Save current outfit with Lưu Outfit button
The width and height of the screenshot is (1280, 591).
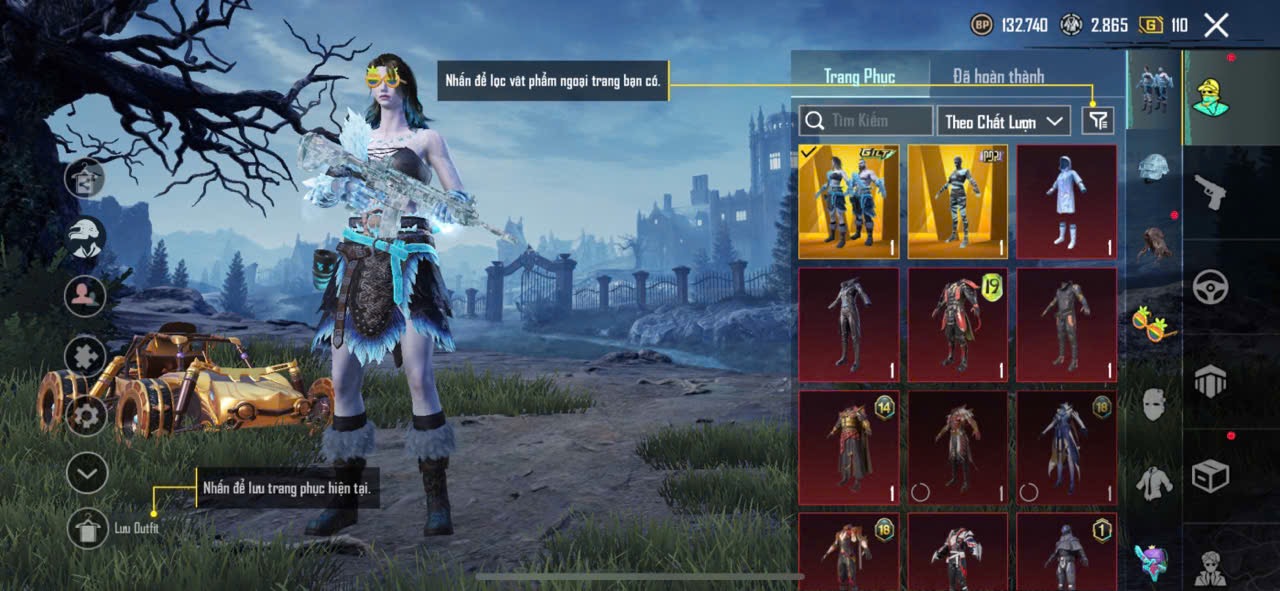[x=88, y=528]
